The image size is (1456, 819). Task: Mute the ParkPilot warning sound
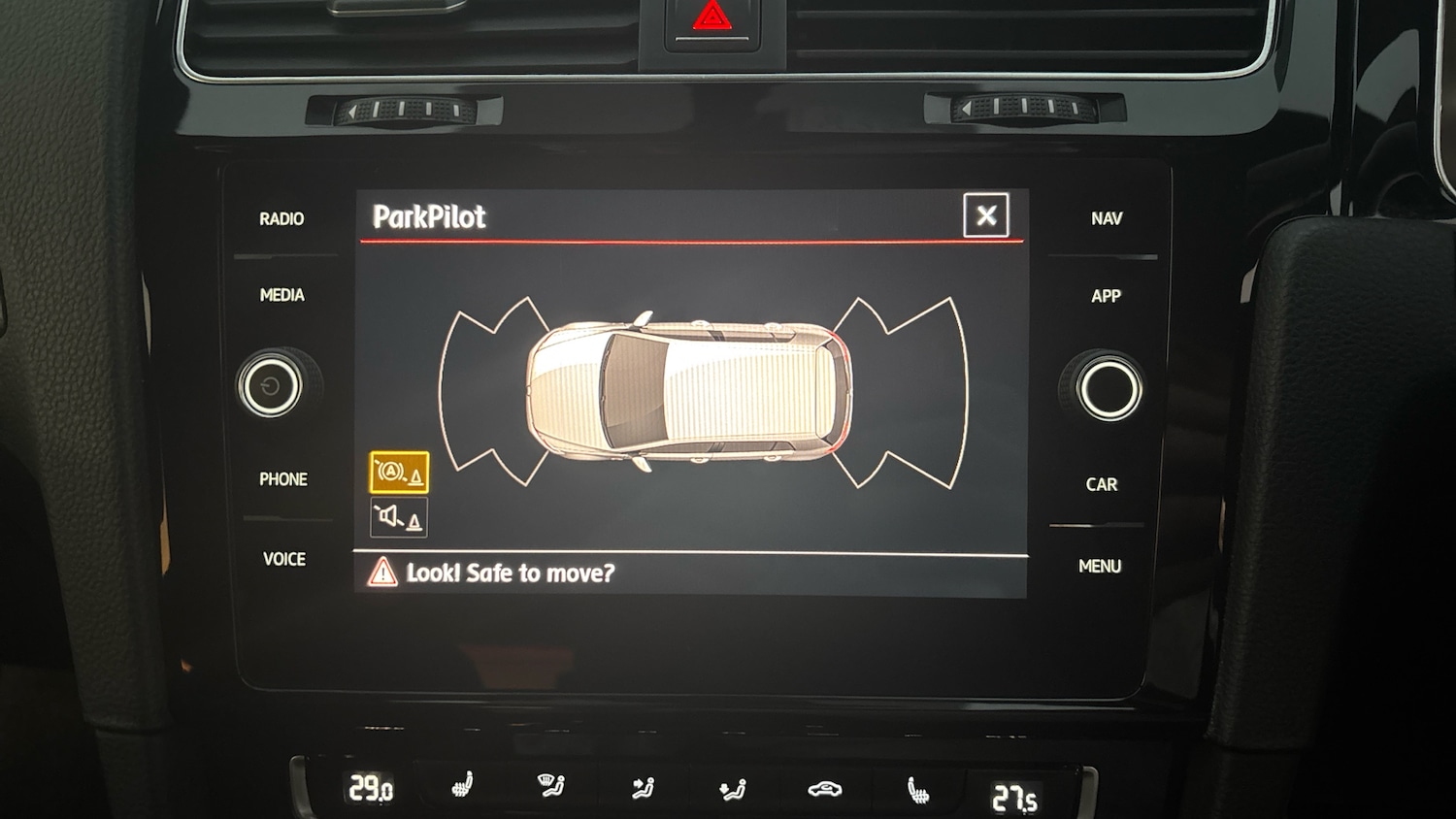399,518
